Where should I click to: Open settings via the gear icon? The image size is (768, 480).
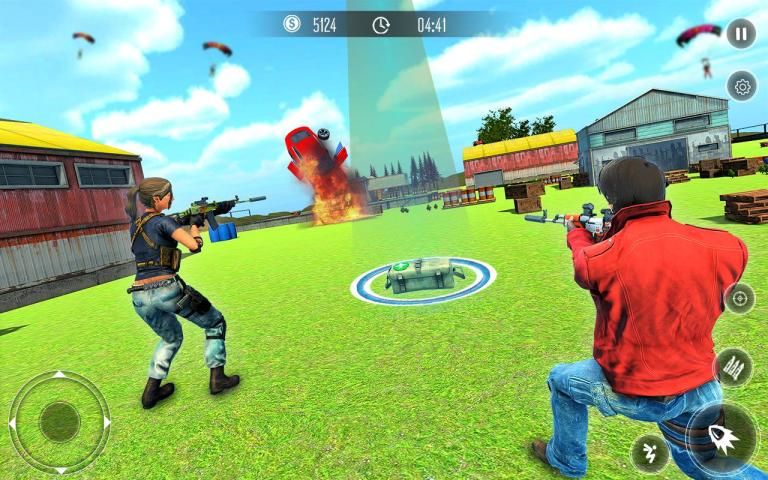coord(742,87)
